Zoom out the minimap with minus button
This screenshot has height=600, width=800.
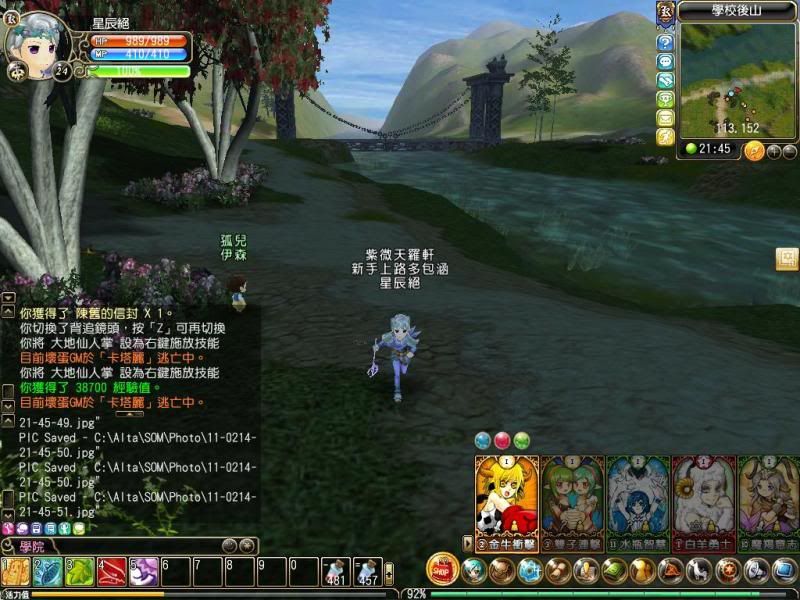789,152
